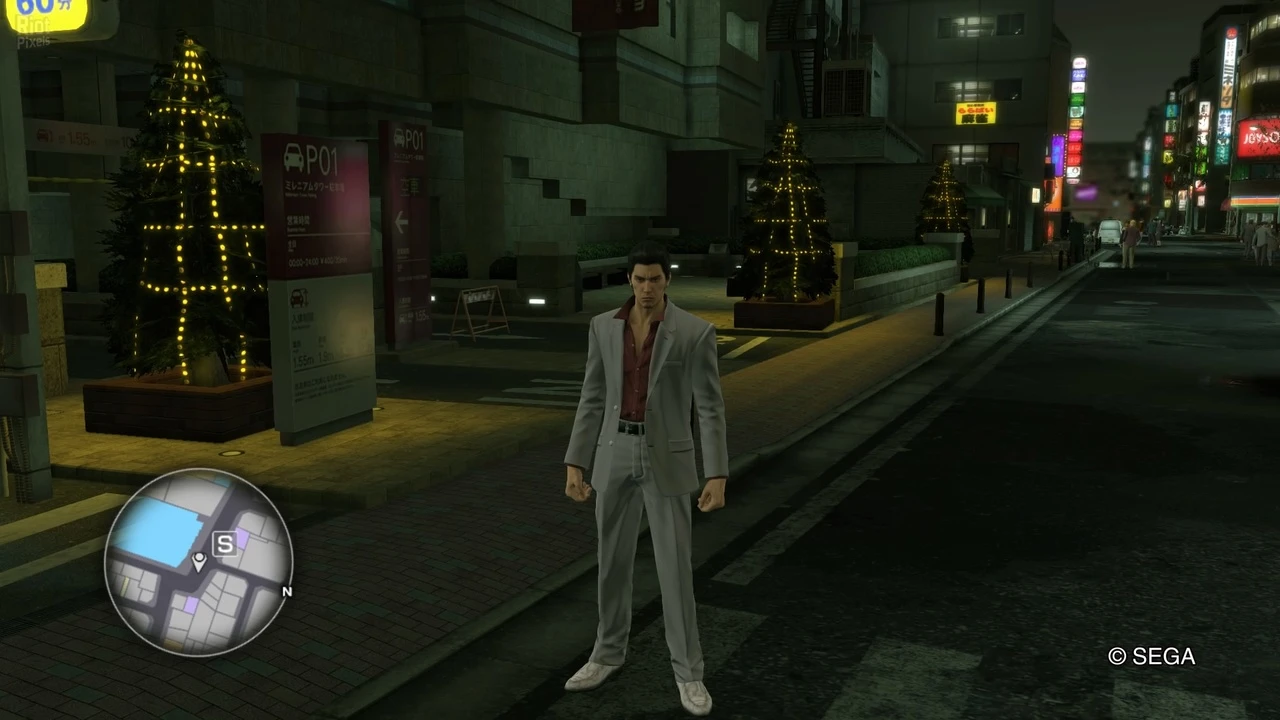Click the circular minimap
The width and height of the screenshot is (1280, 720).
point(198,562)
